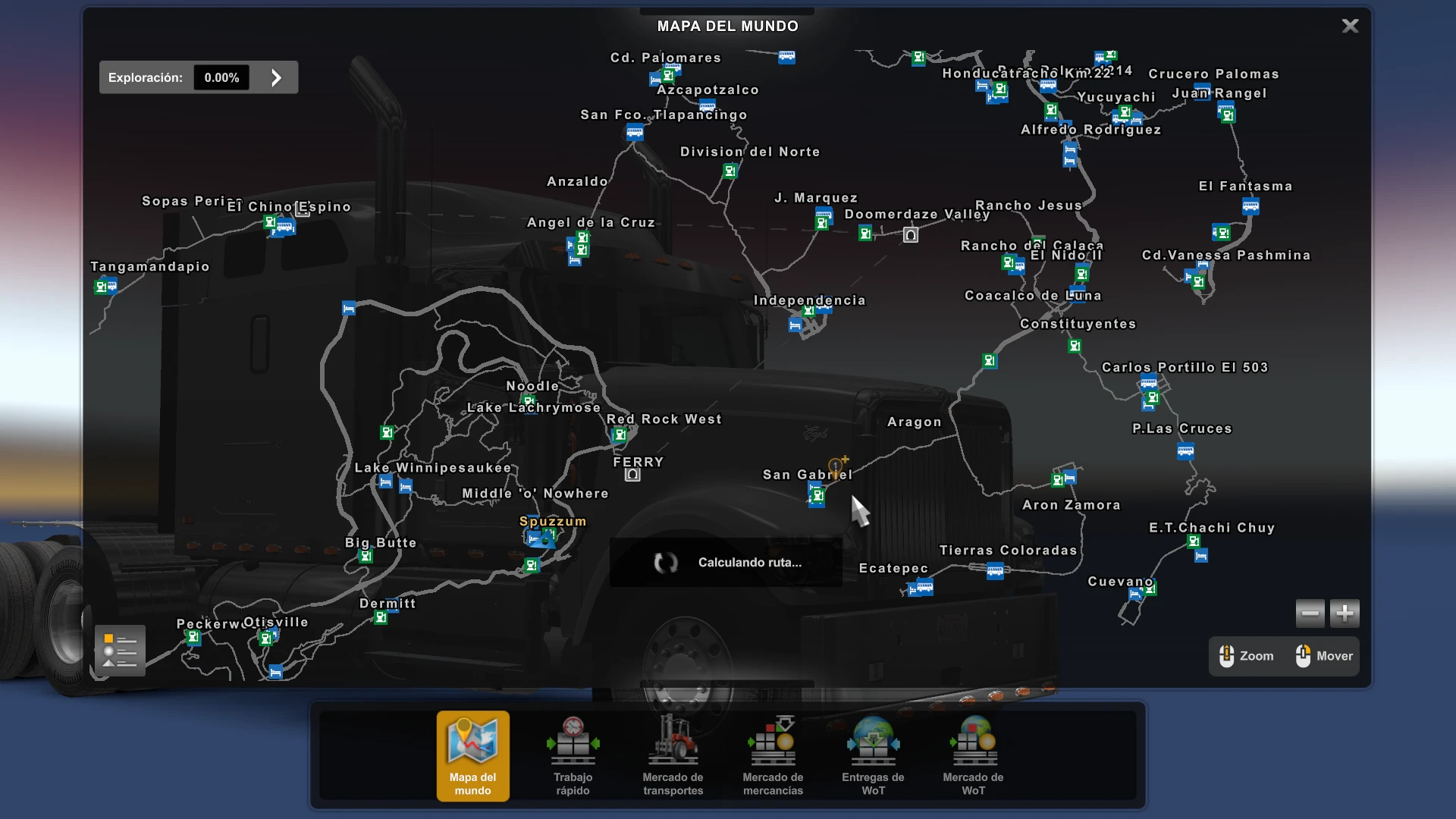Open the map legend panel
This screenshot has height=819, width=1456.
[119, 650]
